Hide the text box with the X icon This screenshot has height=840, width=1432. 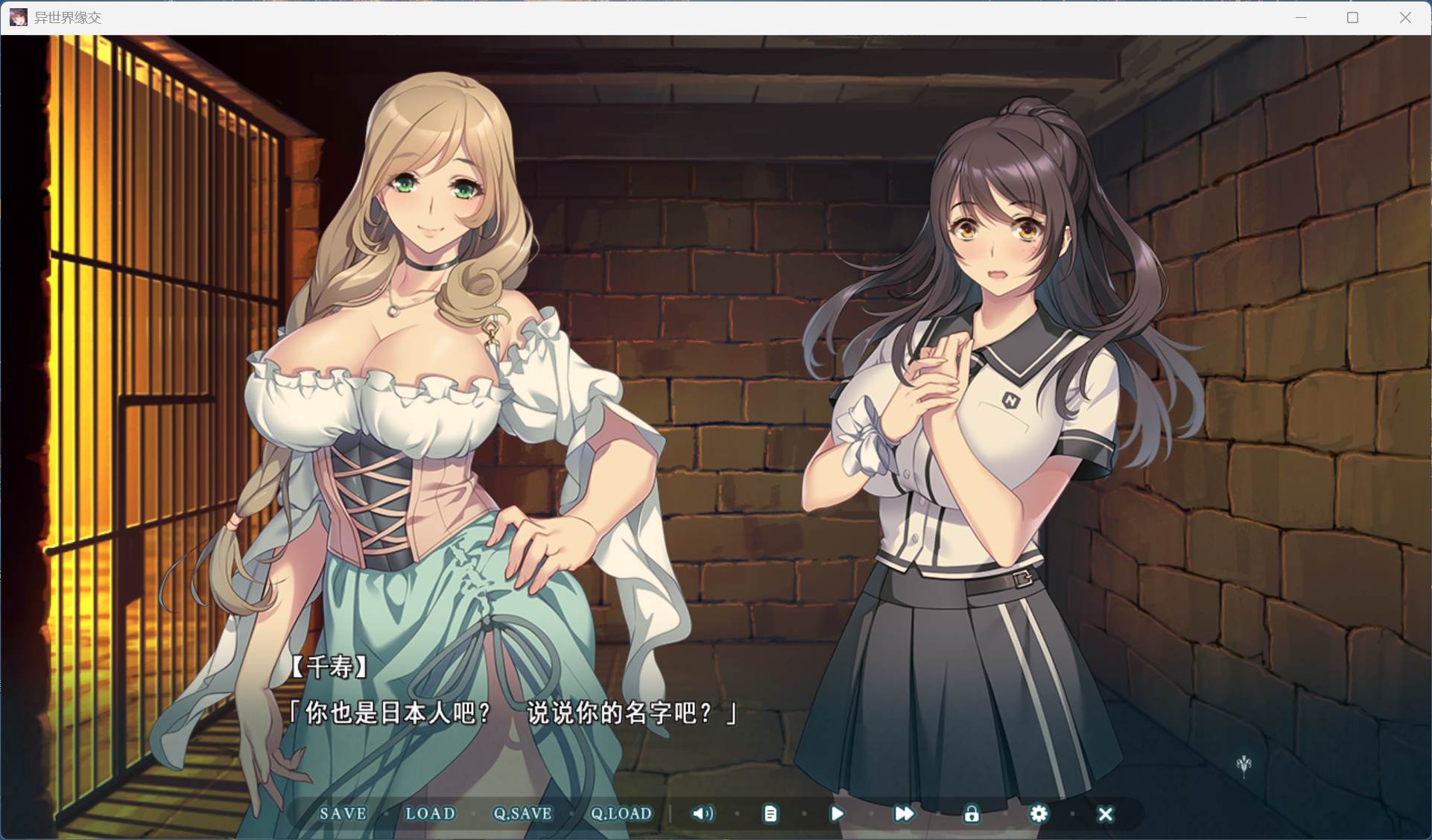[1106, 814]
